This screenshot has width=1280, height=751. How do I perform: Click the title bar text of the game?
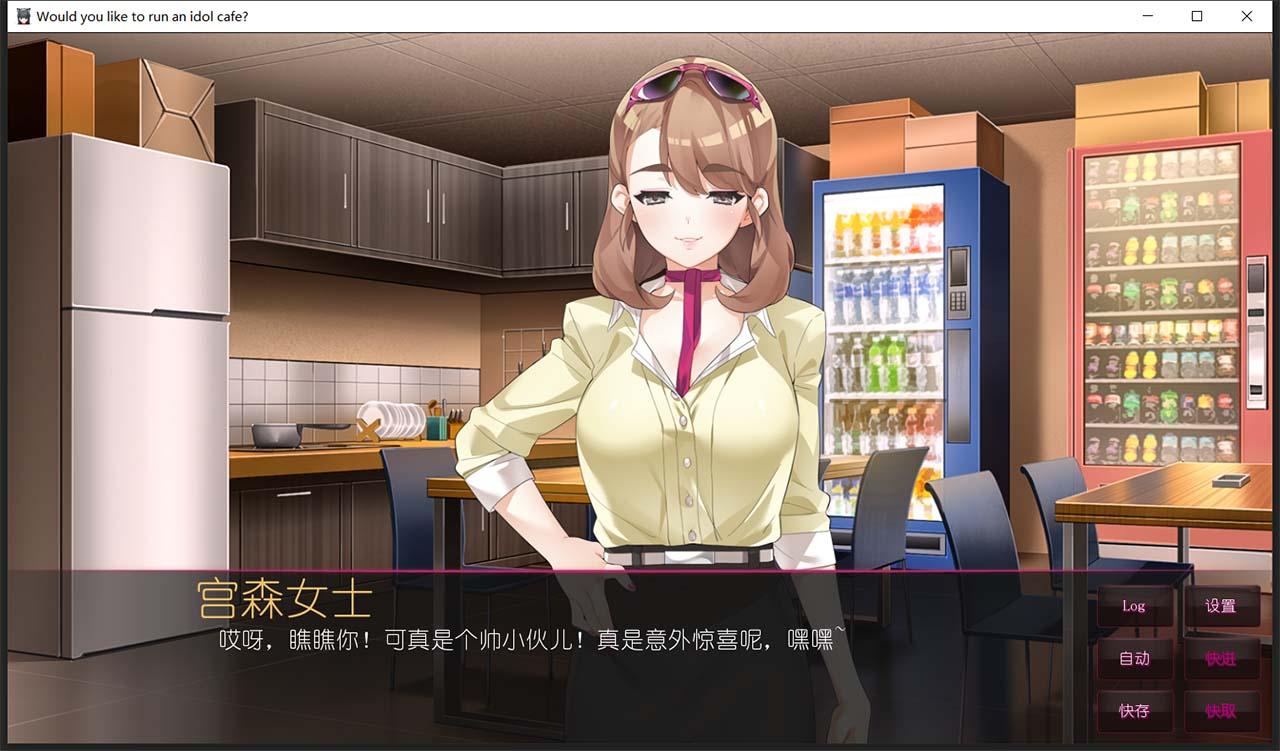144,16
